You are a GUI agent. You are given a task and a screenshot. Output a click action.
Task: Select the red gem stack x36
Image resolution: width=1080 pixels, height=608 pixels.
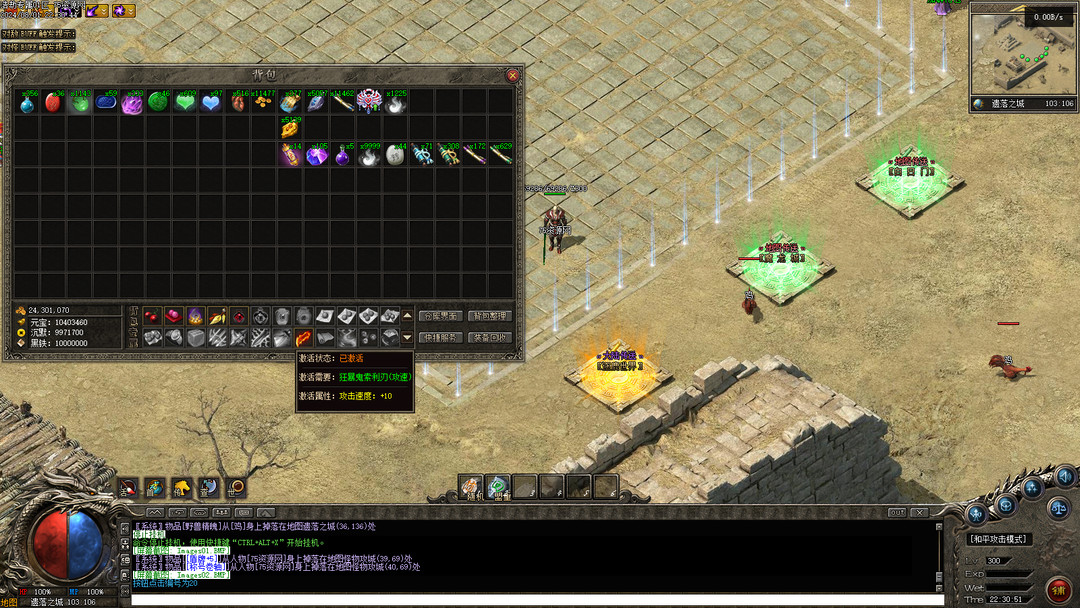point(54,102)
